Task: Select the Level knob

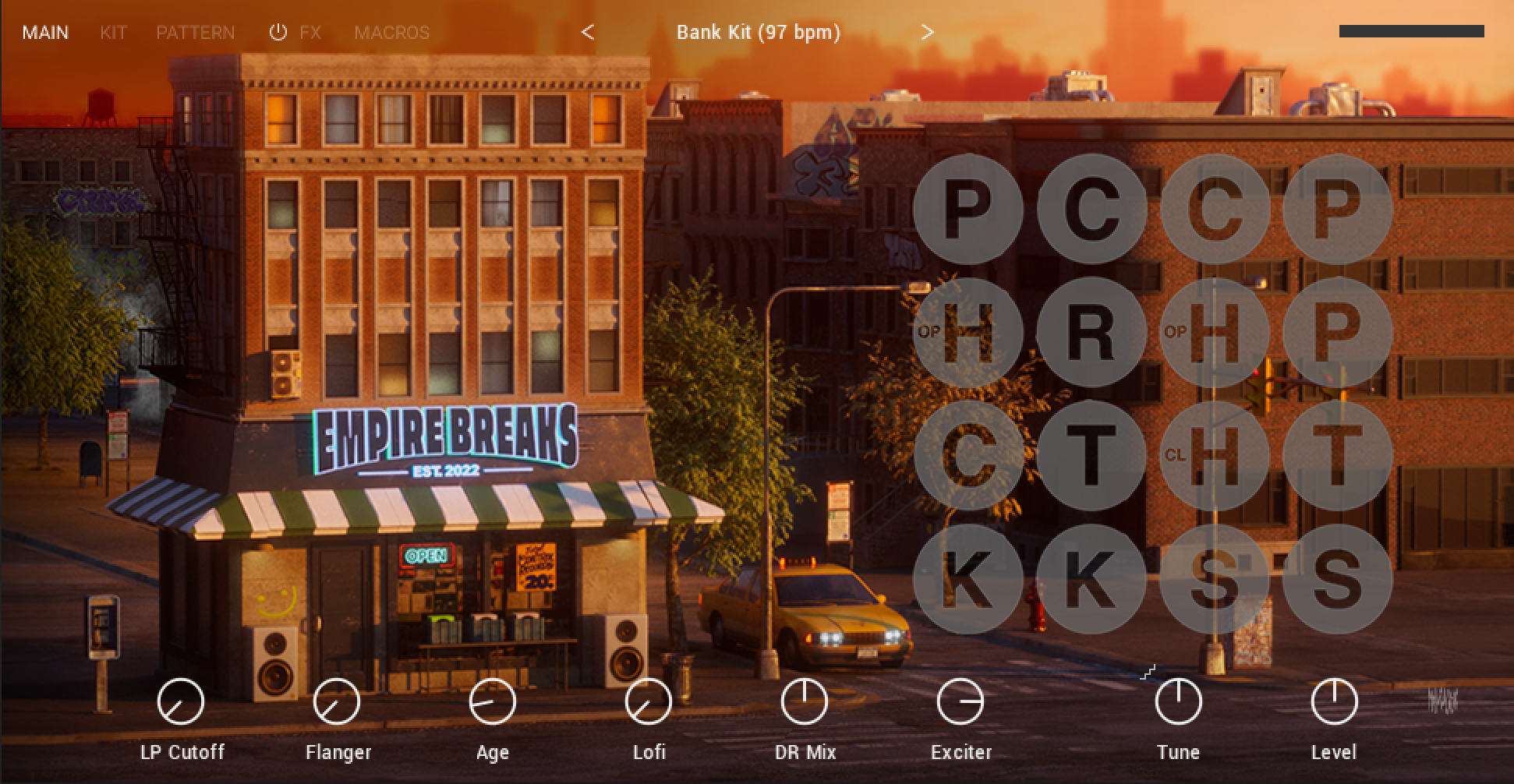Action: 1334,701
